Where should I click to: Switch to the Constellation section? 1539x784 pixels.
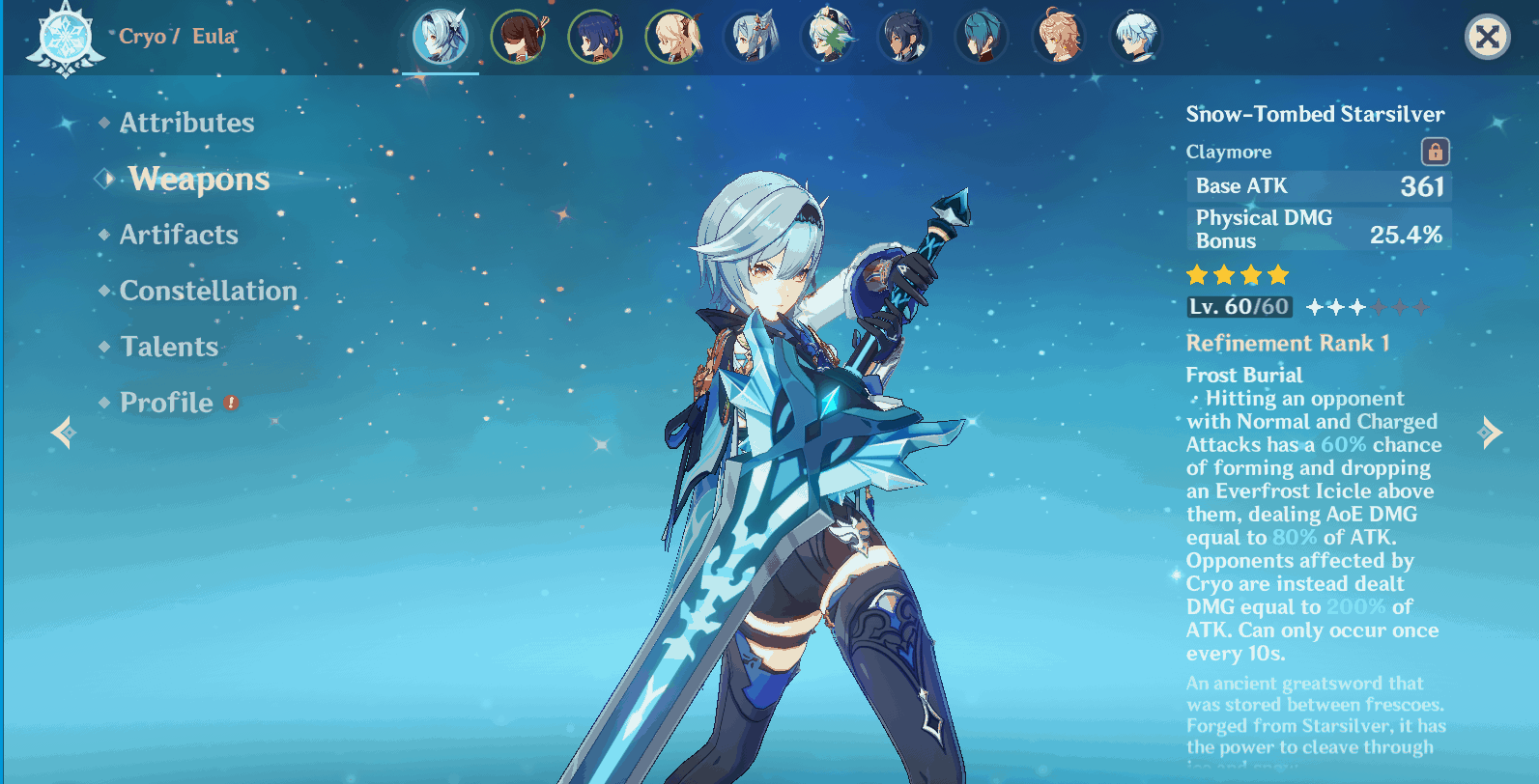coord(207,291)
